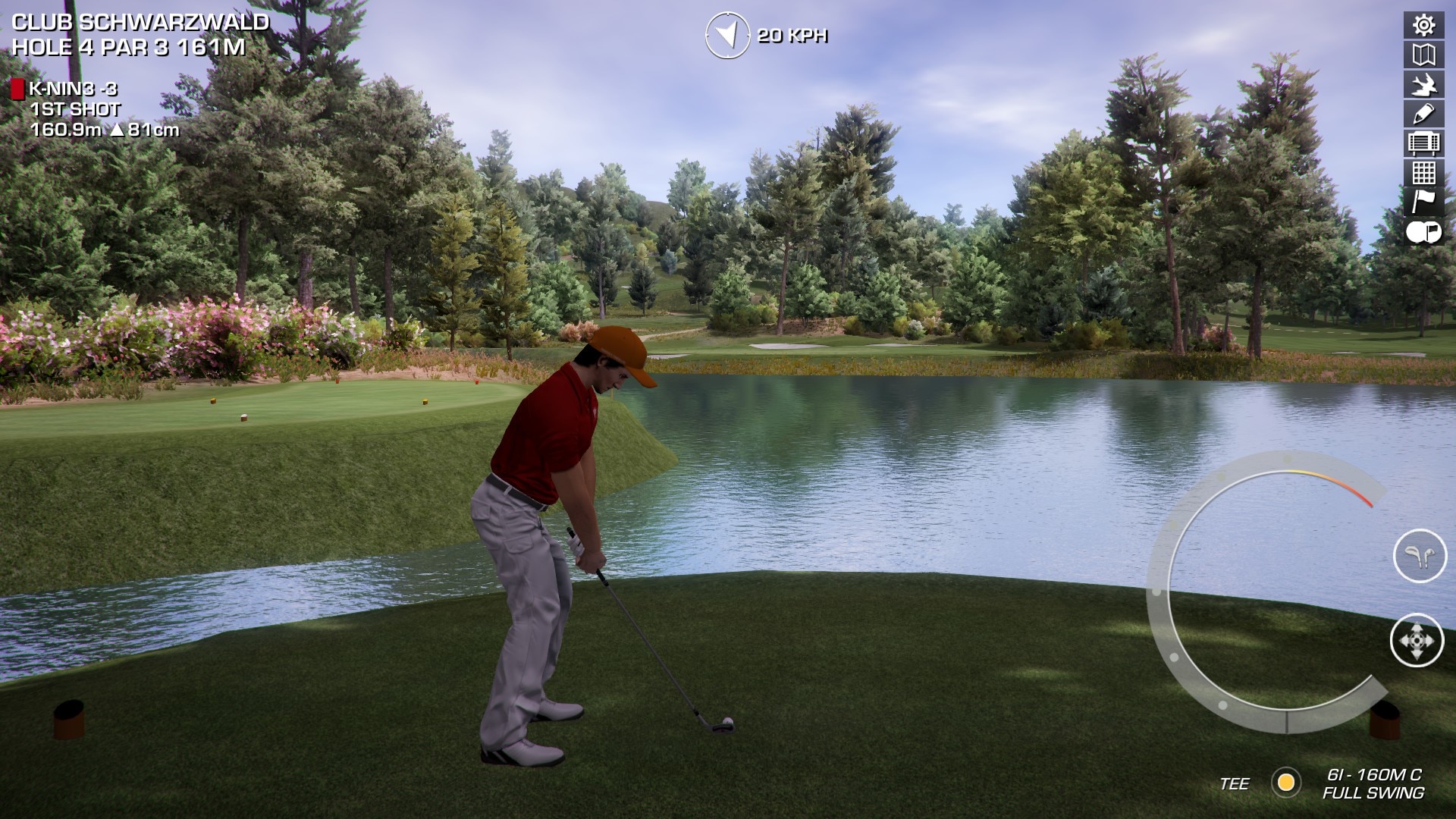The height and width of the screenshot is (819, 1456).
Task: Activate the bird flyover view
Action: click(1423, 84)
